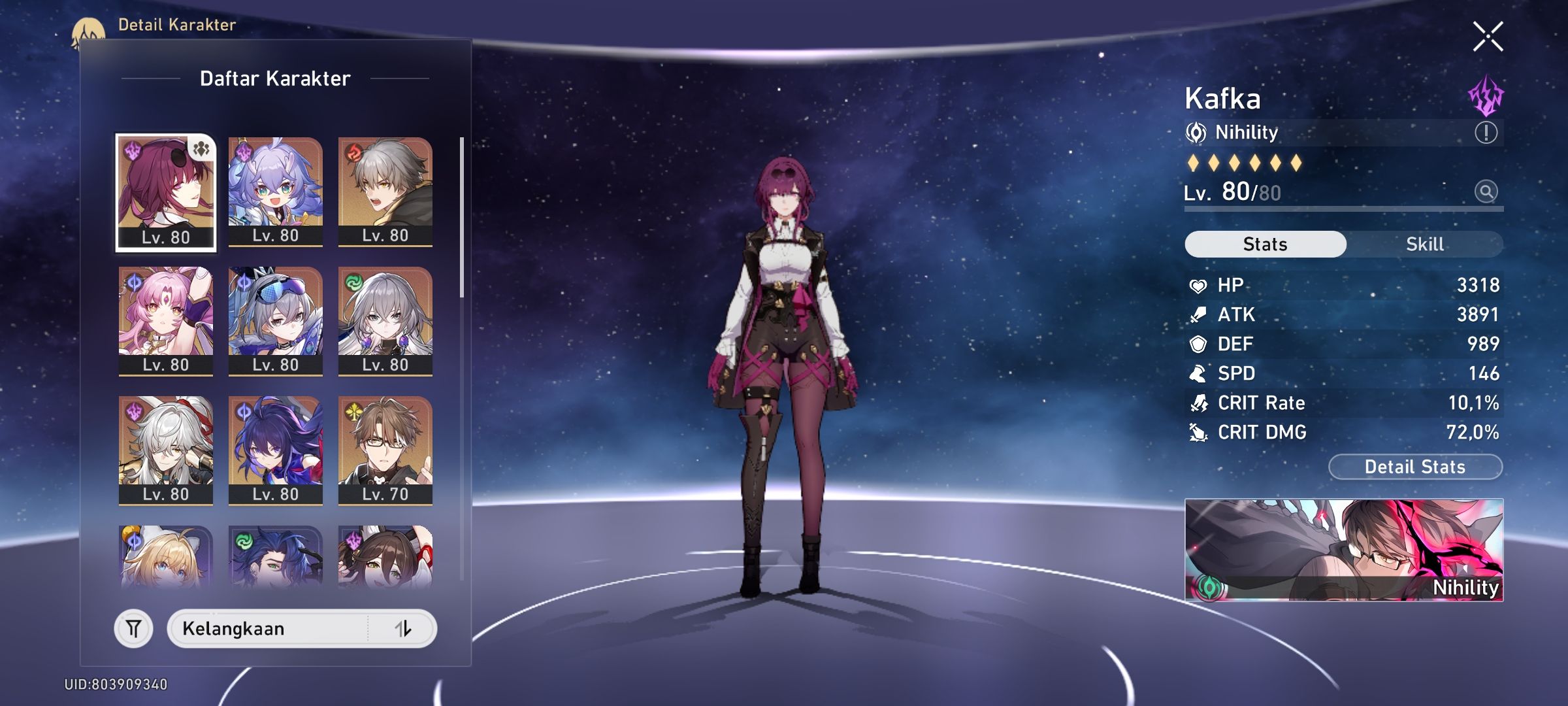
Task: Toggle the sort order arrows in Kelangkaan bar
Action: (x=403, y=629)
